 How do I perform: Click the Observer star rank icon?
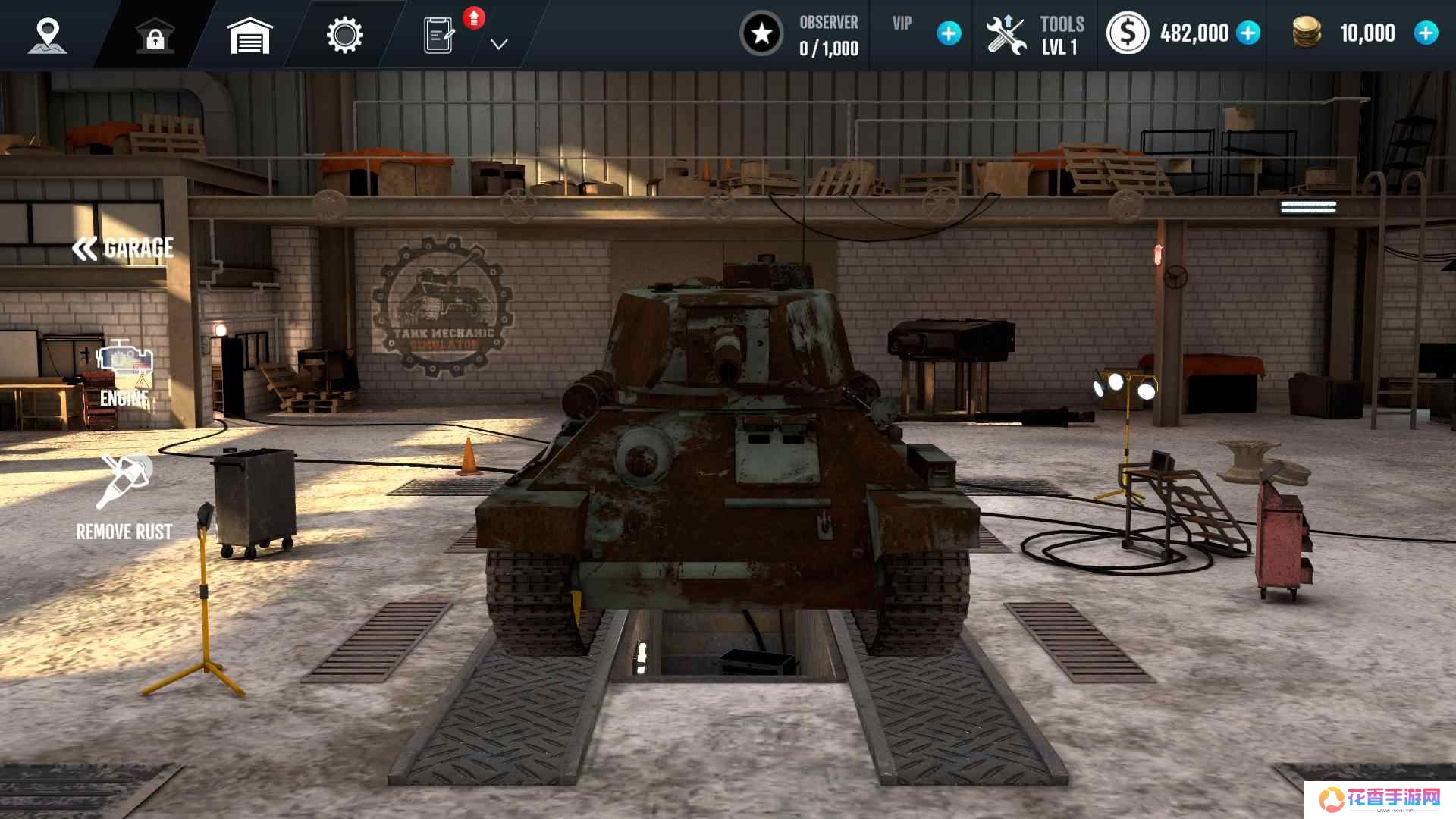(x=761, y=34)
